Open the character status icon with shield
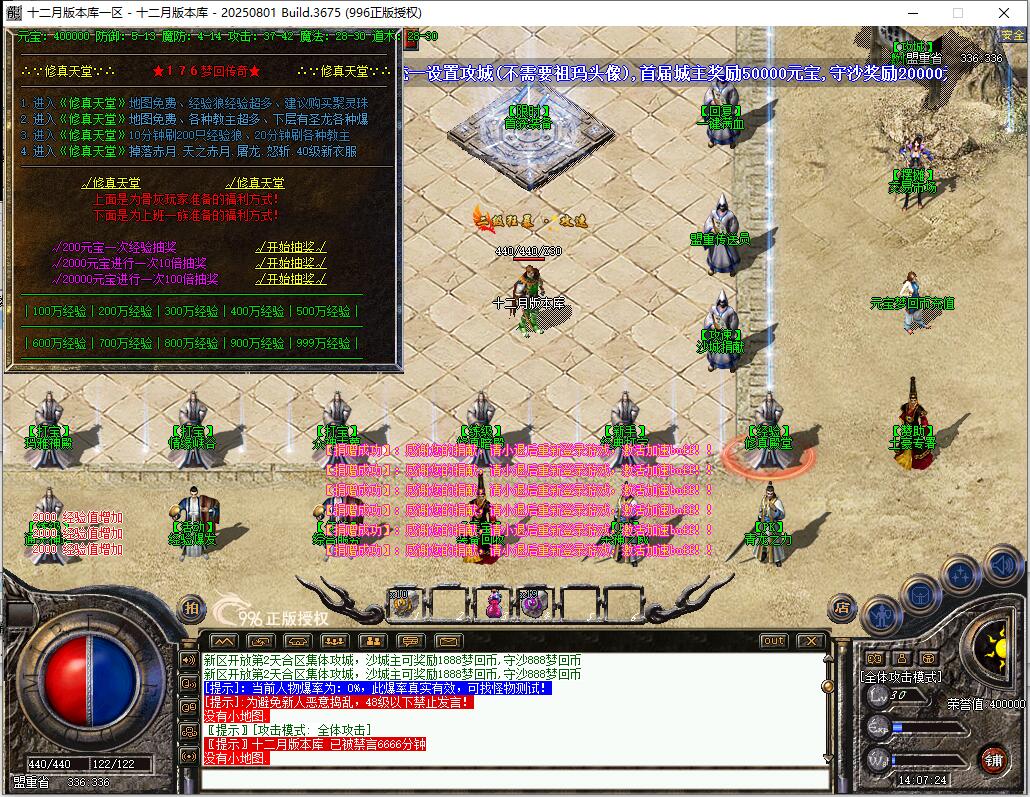 click(882, 612)
